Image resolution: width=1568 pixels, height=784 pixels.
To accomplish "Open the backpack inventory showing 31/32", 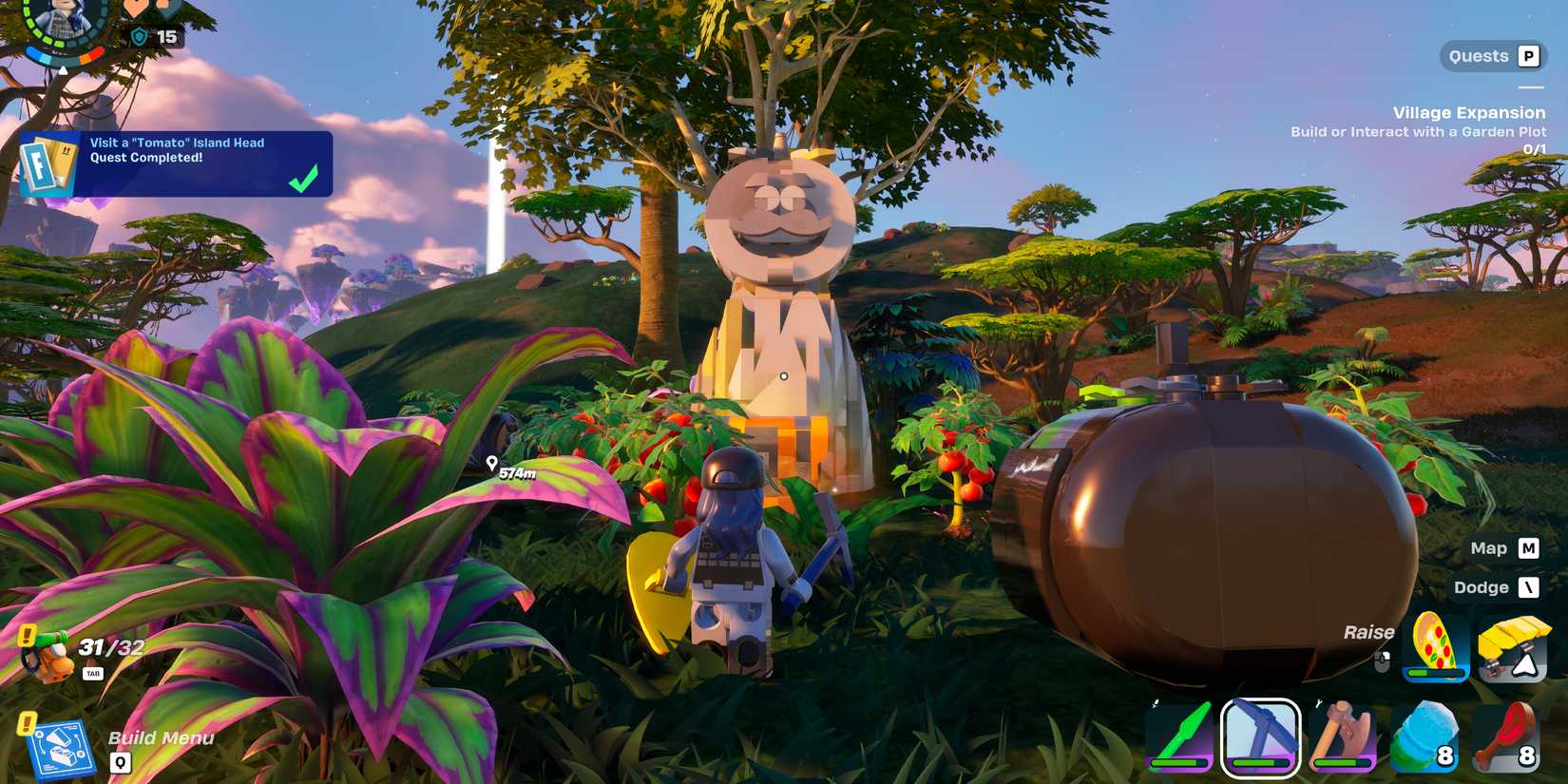I will (x=52, y=651).
